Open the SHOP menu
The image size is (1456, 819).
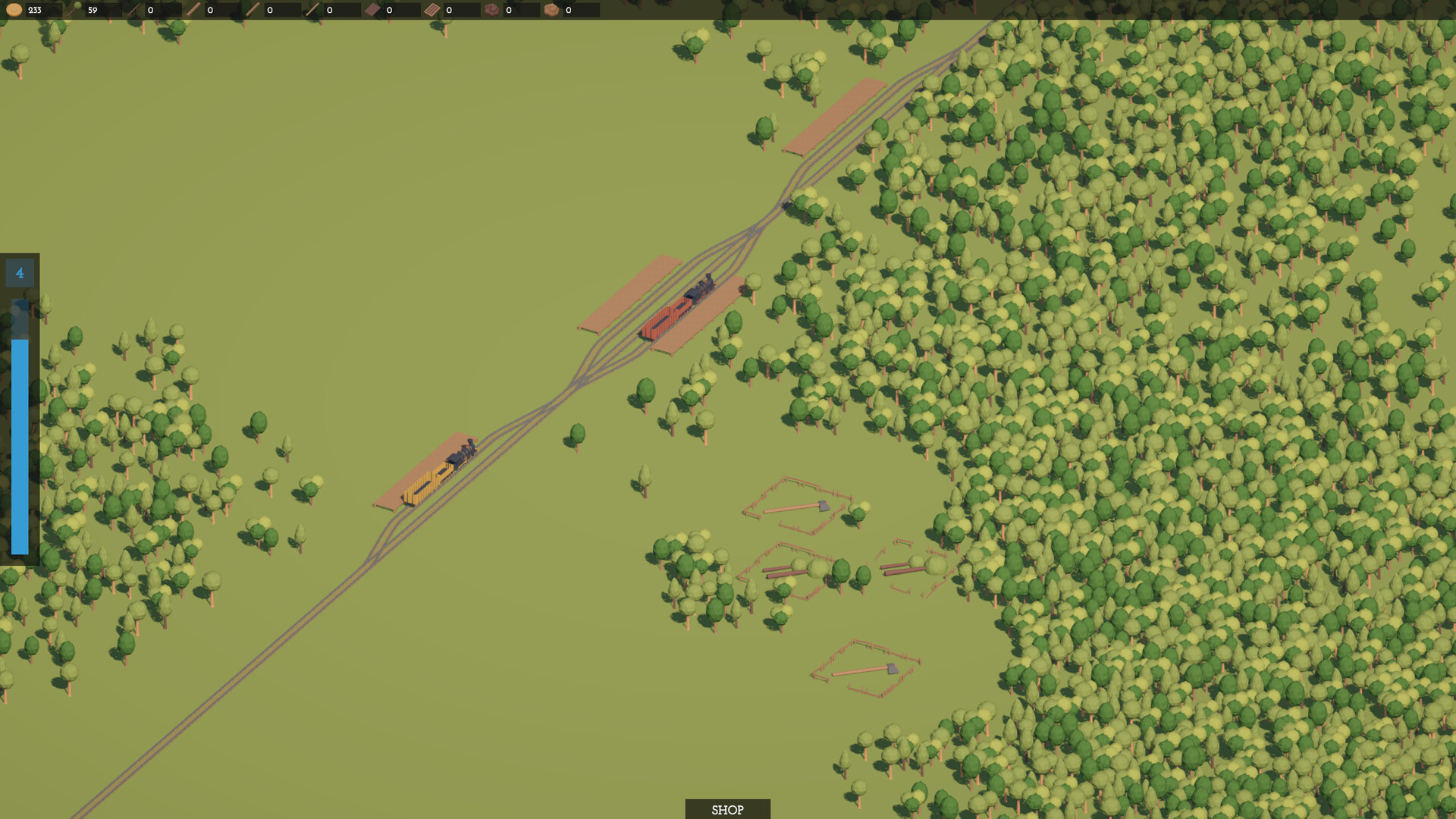point(726,808)
